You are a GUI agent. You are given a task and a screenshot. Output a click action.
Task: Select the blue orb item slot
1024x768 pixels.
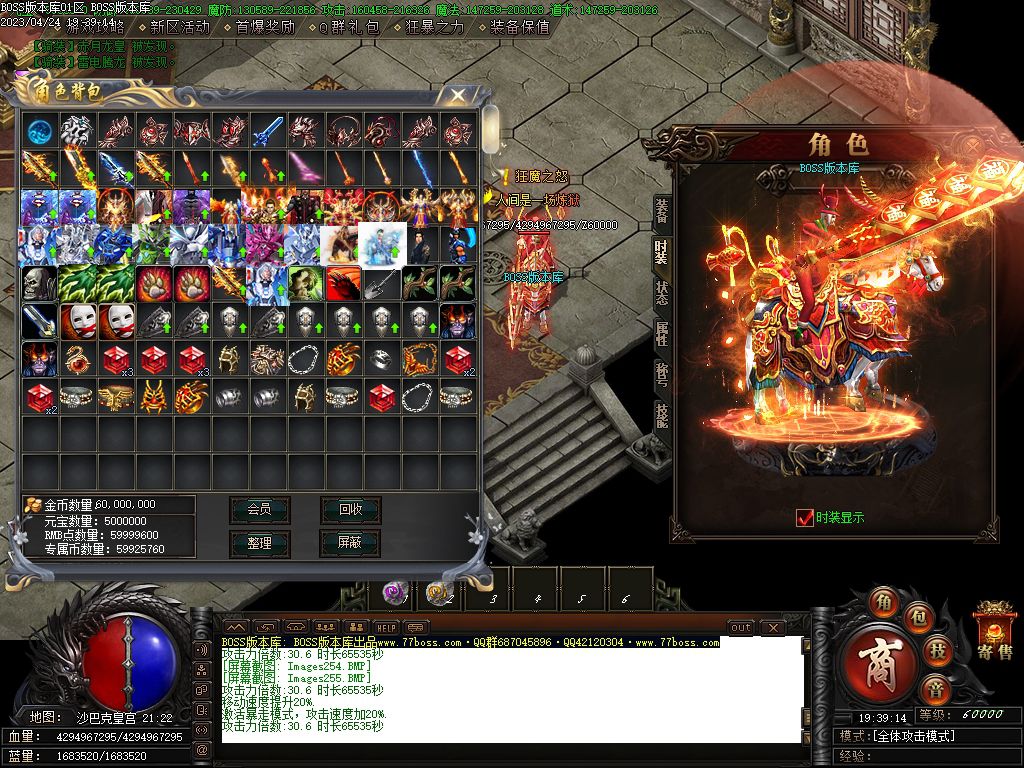pyautogui.click(x=39, y=130)
